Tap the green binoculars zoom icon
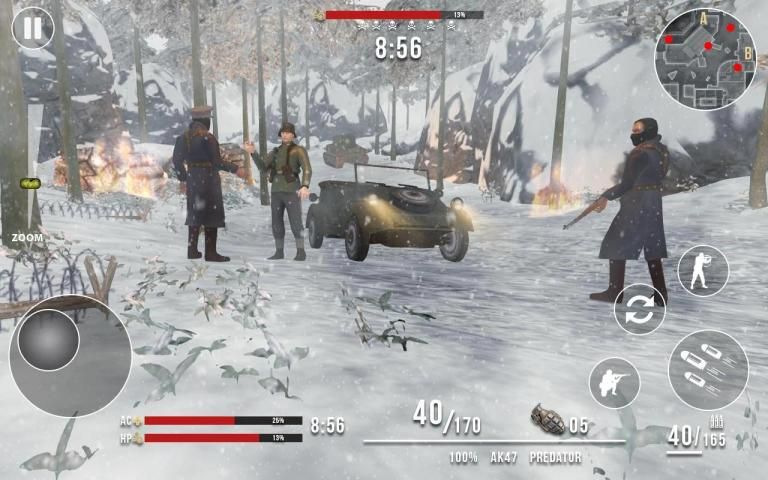 [28, 185]
